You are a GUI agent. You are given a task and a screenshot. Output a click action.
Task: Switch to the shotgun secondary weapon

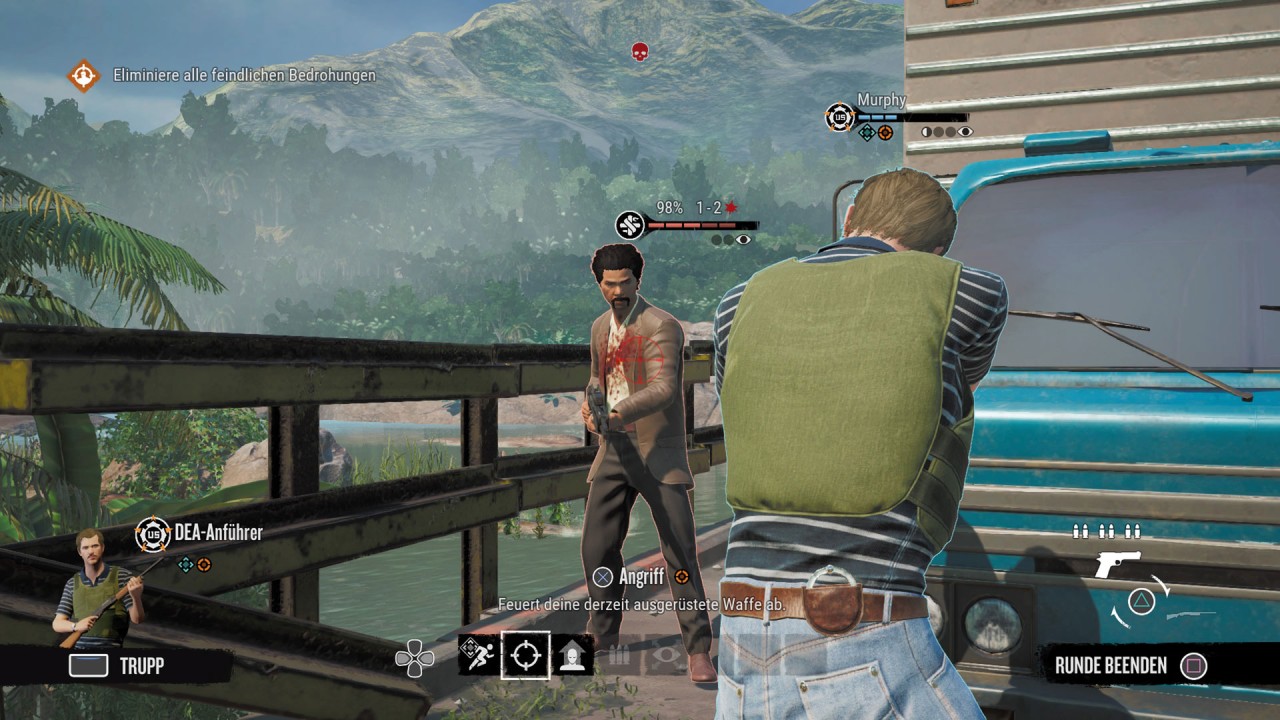1191,613
